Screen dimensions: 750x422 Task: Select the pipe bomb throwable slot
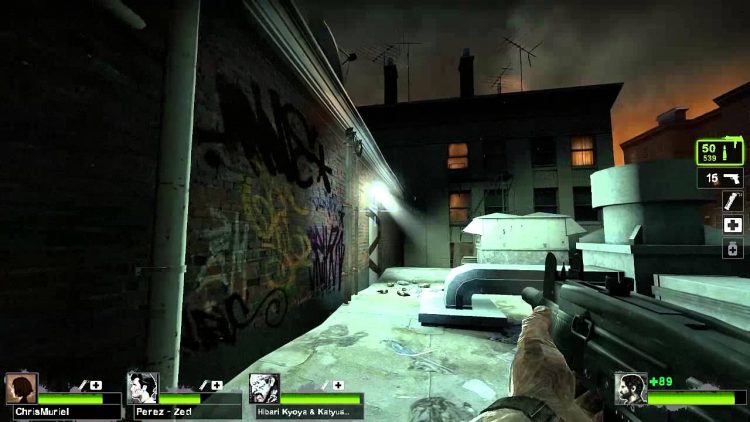(733, 201)
